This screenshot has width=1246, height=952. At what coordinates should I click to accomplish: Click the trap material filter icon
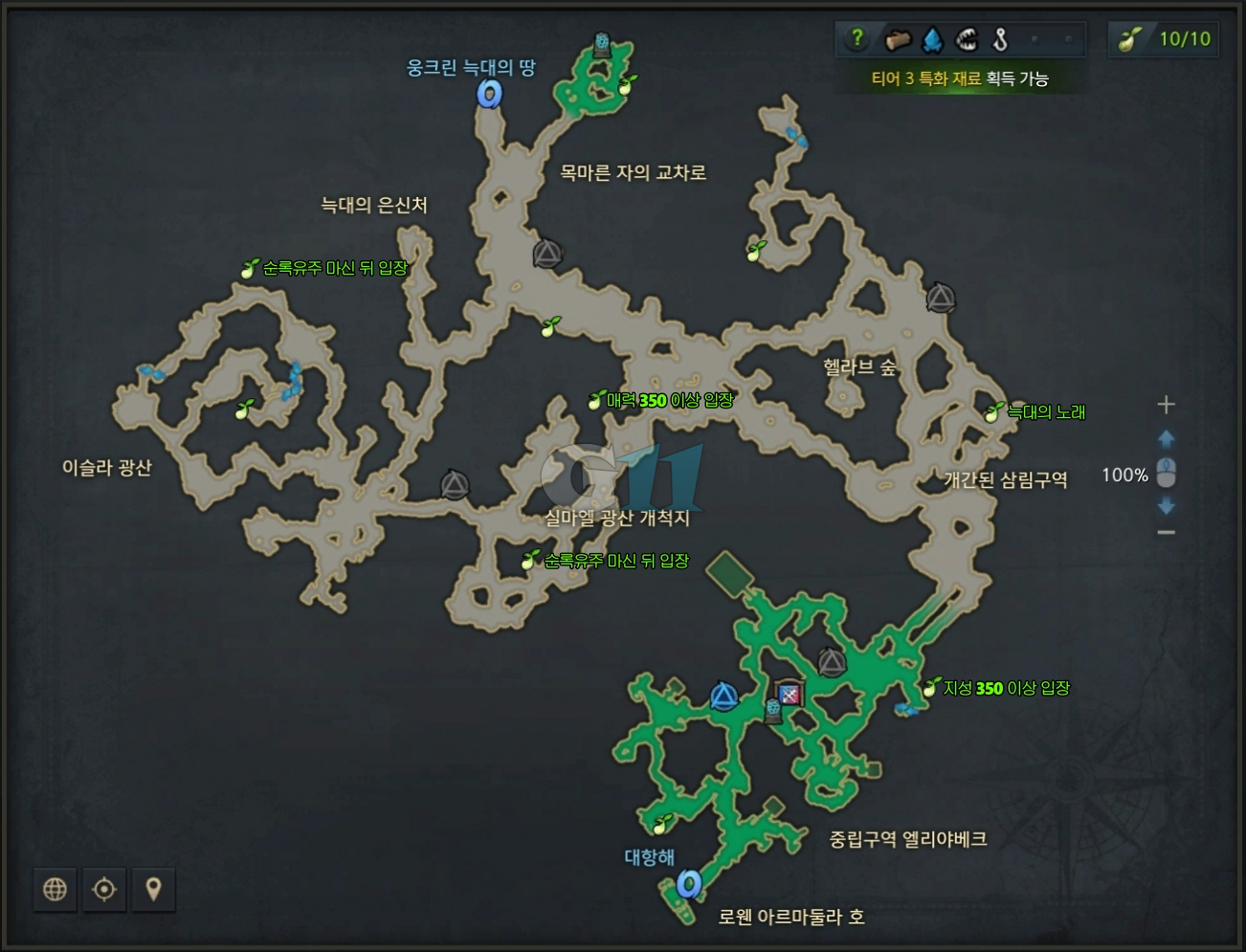pos(967,38)
